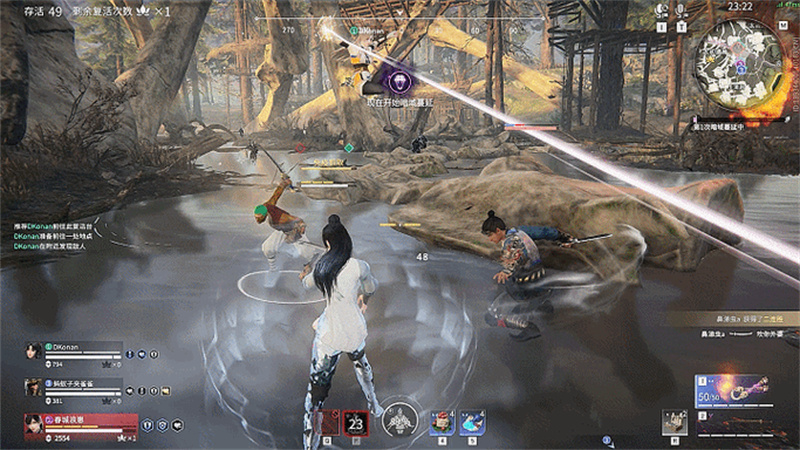
Task: Toggle the voice chat speaker icon
Action: (662, 11)
